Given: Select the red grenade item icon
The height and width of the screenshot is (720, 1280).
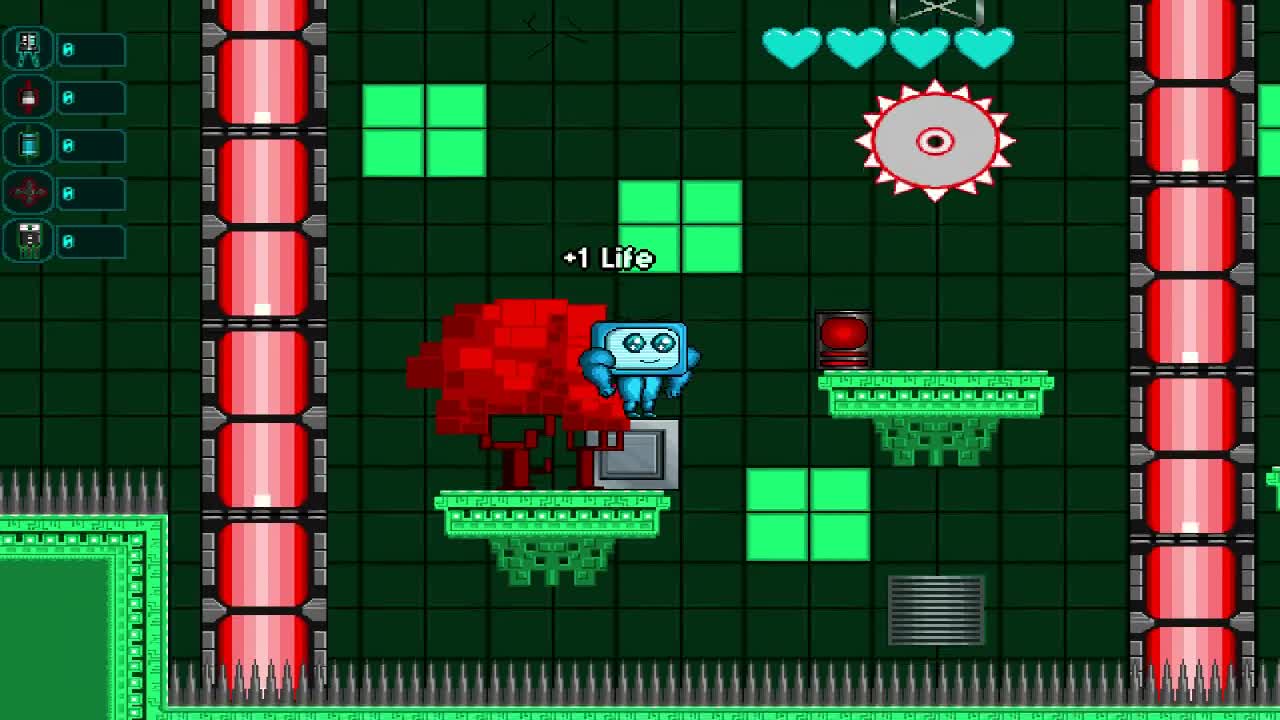Looking at the screenshot, I should [x=27, y=96].
